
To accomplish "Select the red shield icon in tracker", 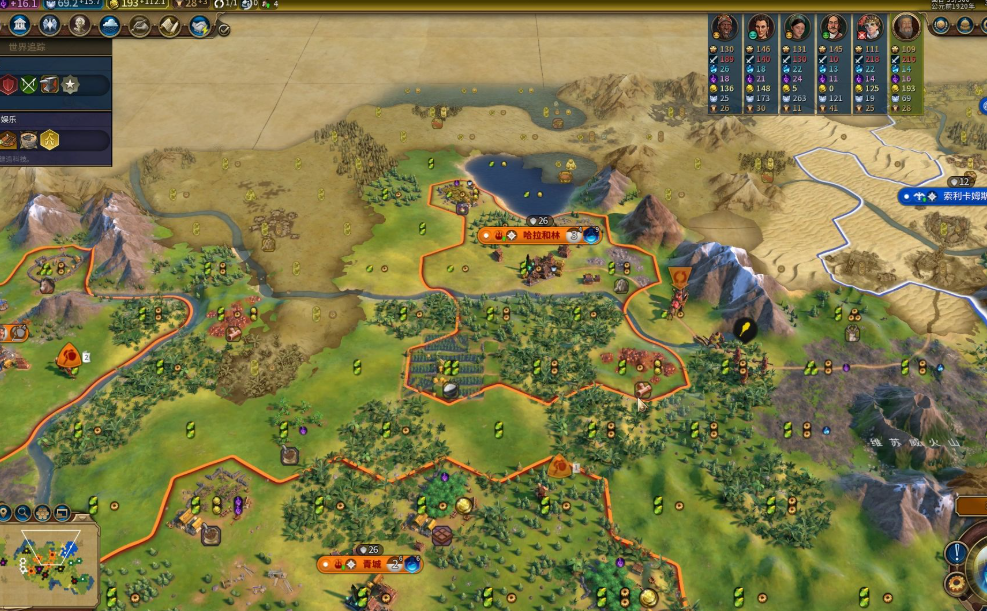I will 9,85.
